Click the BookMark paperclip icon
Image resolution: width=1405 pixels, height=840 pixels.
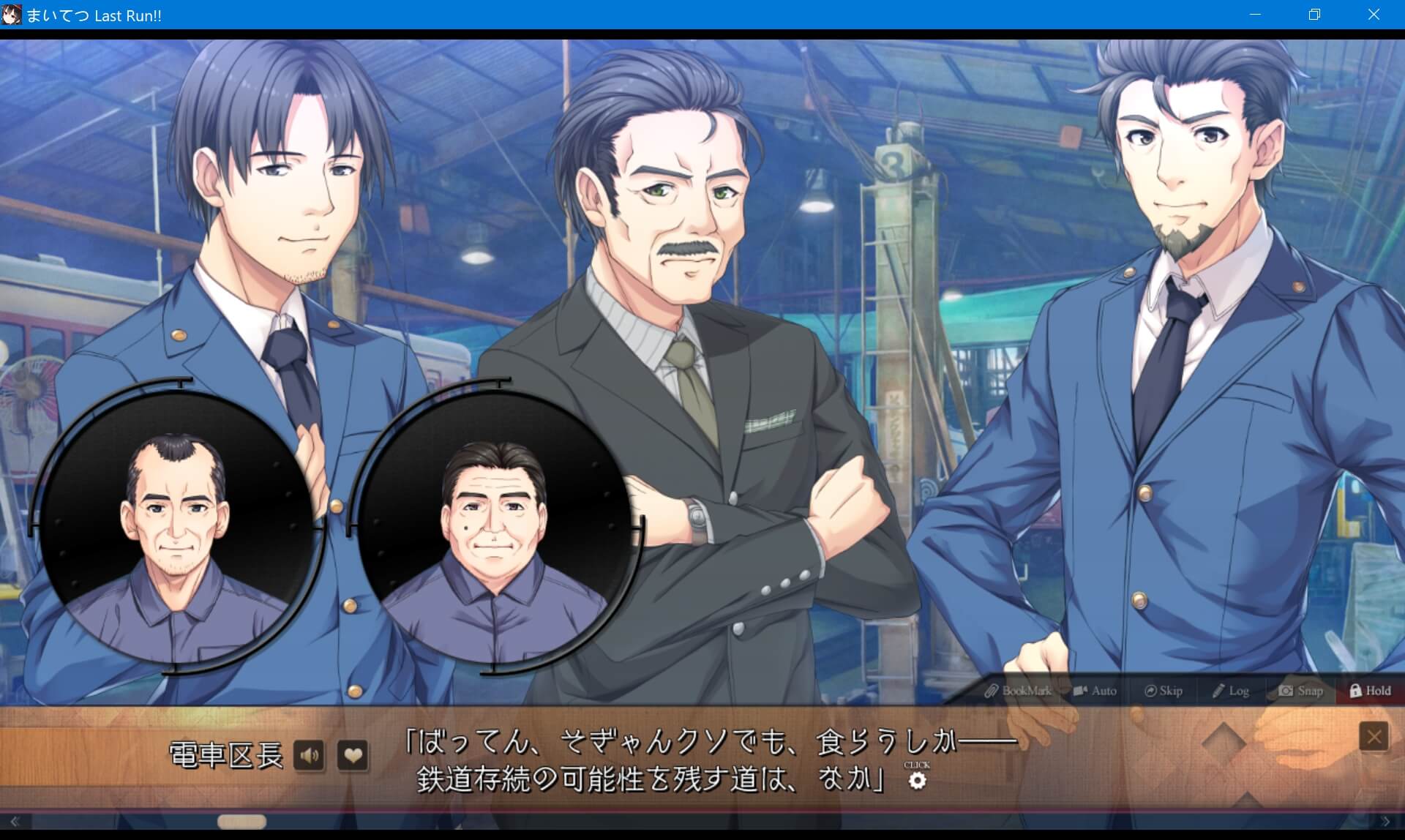(993, 690)
